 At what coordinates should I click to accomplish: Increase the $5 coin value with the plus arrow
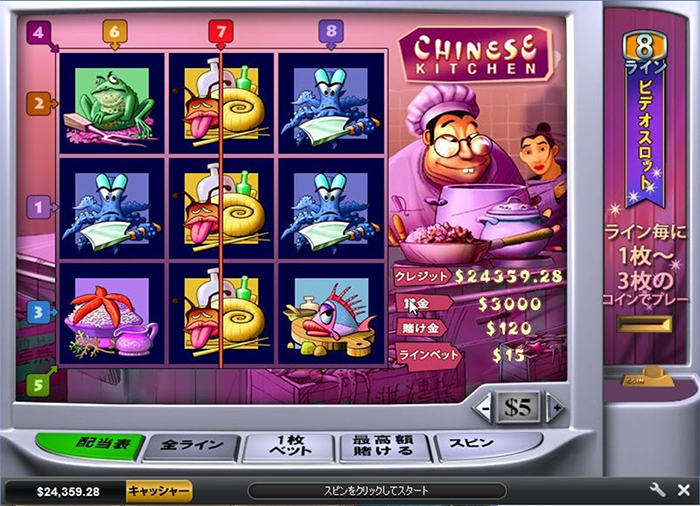[550, 407]
